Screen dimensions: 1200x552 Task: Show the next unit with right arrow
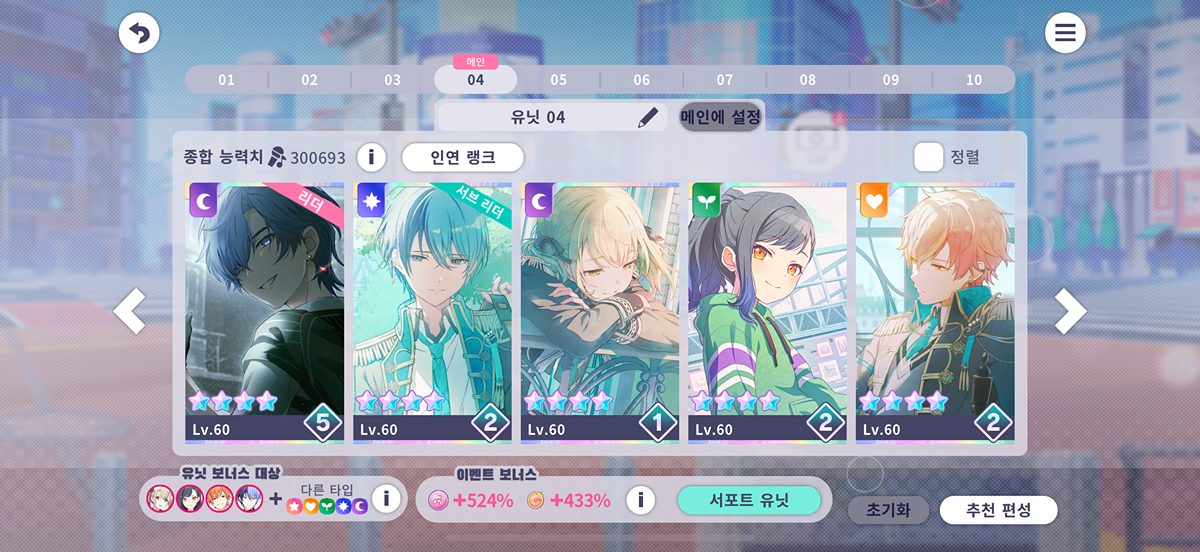pyautogui.click(x=1070, y=312)
